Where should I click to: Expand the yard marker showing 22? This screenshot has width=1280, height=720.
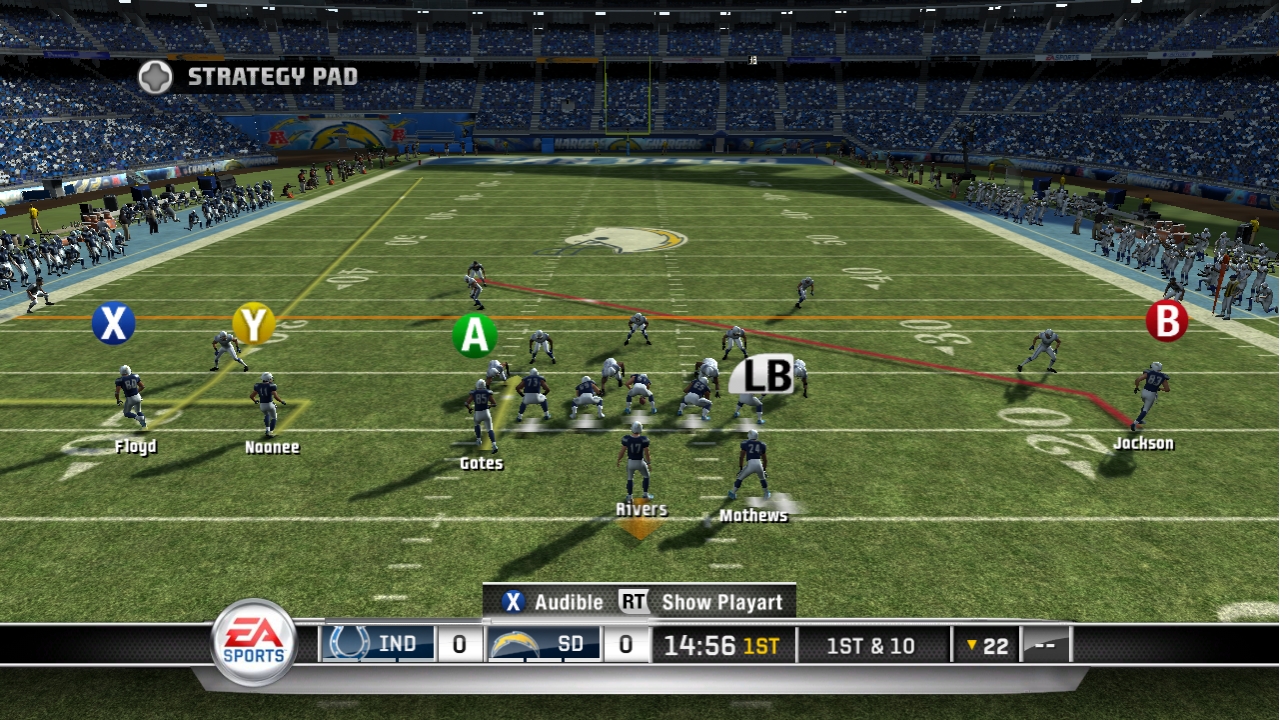987,645
